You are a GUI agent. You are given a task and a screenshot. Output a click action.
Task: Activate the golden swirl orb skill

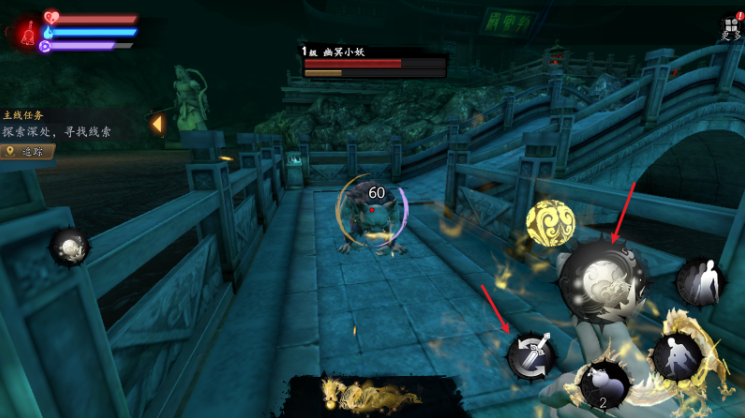pos(547,222)
